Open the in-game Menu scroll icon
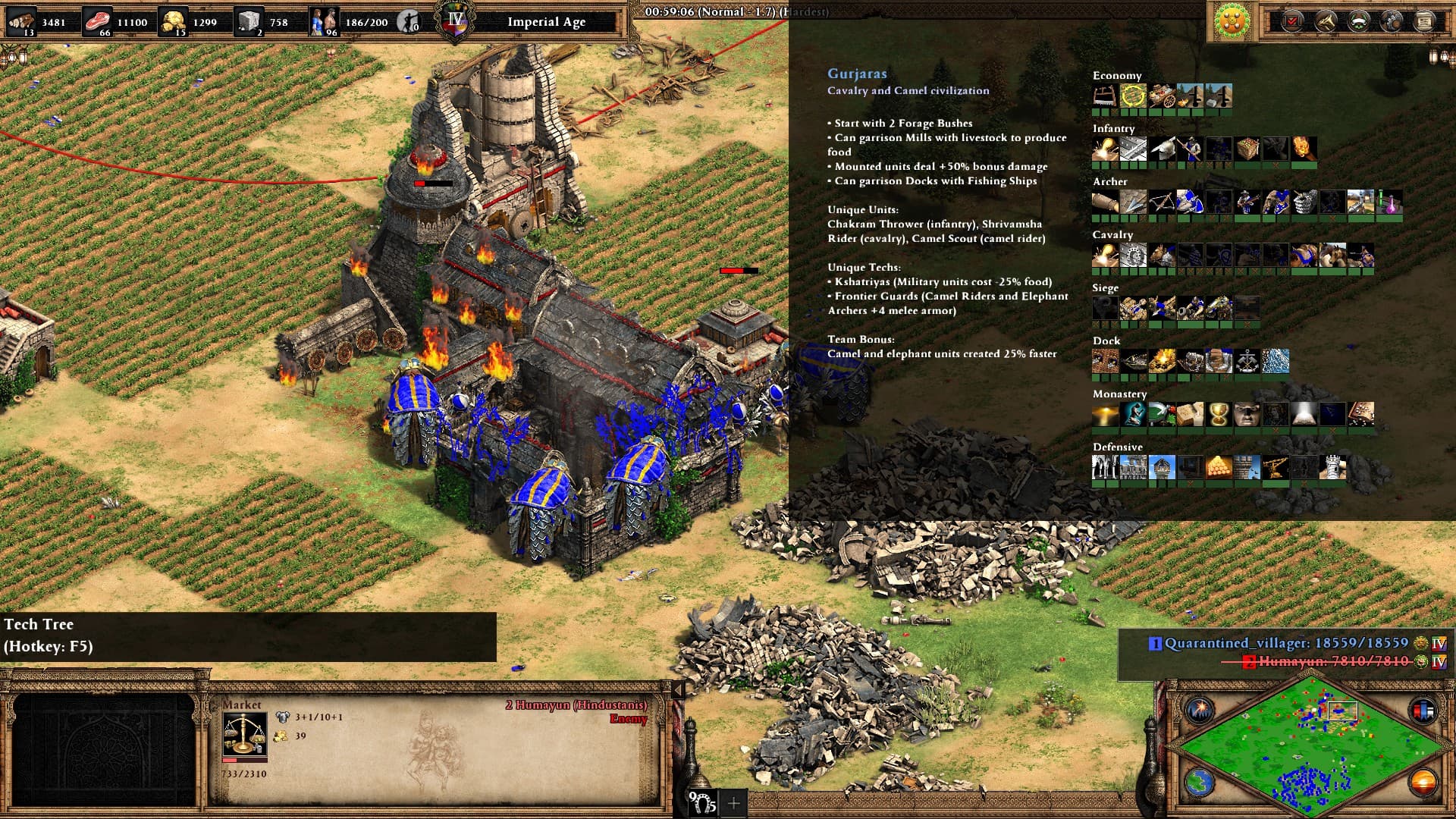Screen dimensions: 1456x819 [1423, 20]
